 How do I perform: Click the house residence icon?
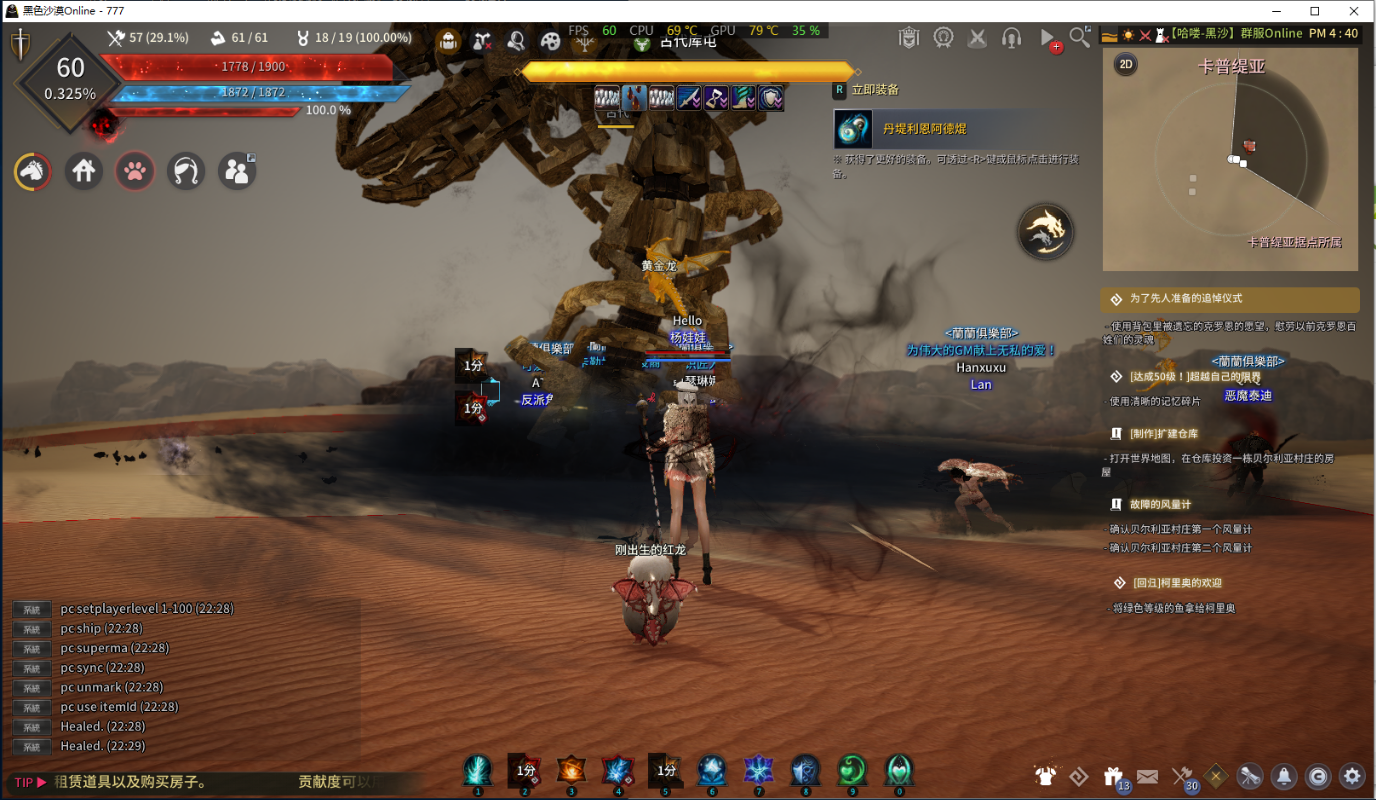pos(84,171)
